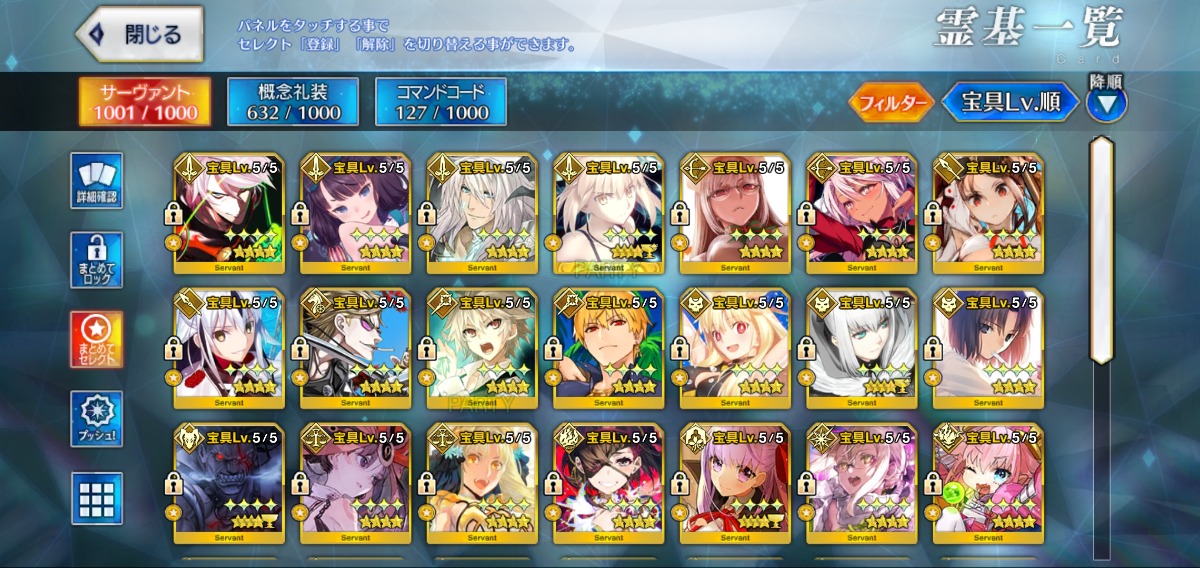Switch to the 概念礼装 tab
1200x568 pixels.
(294, 102)
